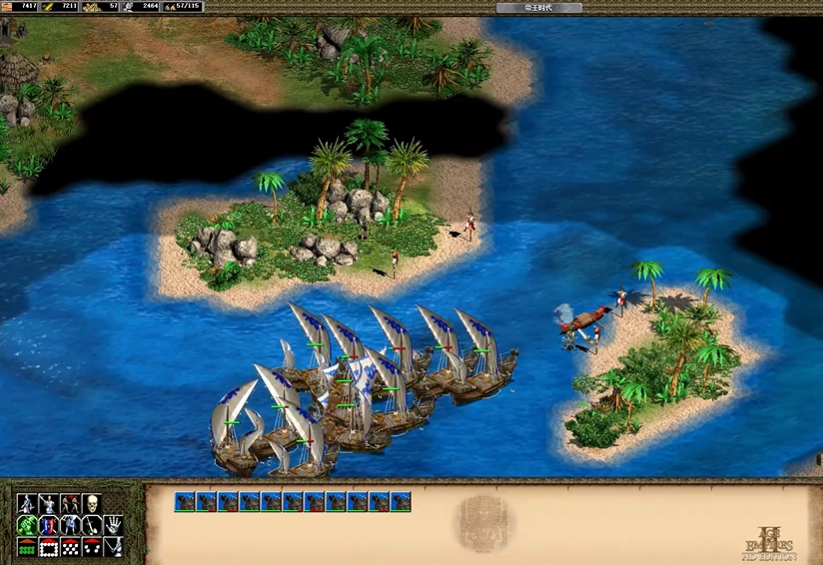
Task: Select the no attack stance icon
Action: point(92,525)
